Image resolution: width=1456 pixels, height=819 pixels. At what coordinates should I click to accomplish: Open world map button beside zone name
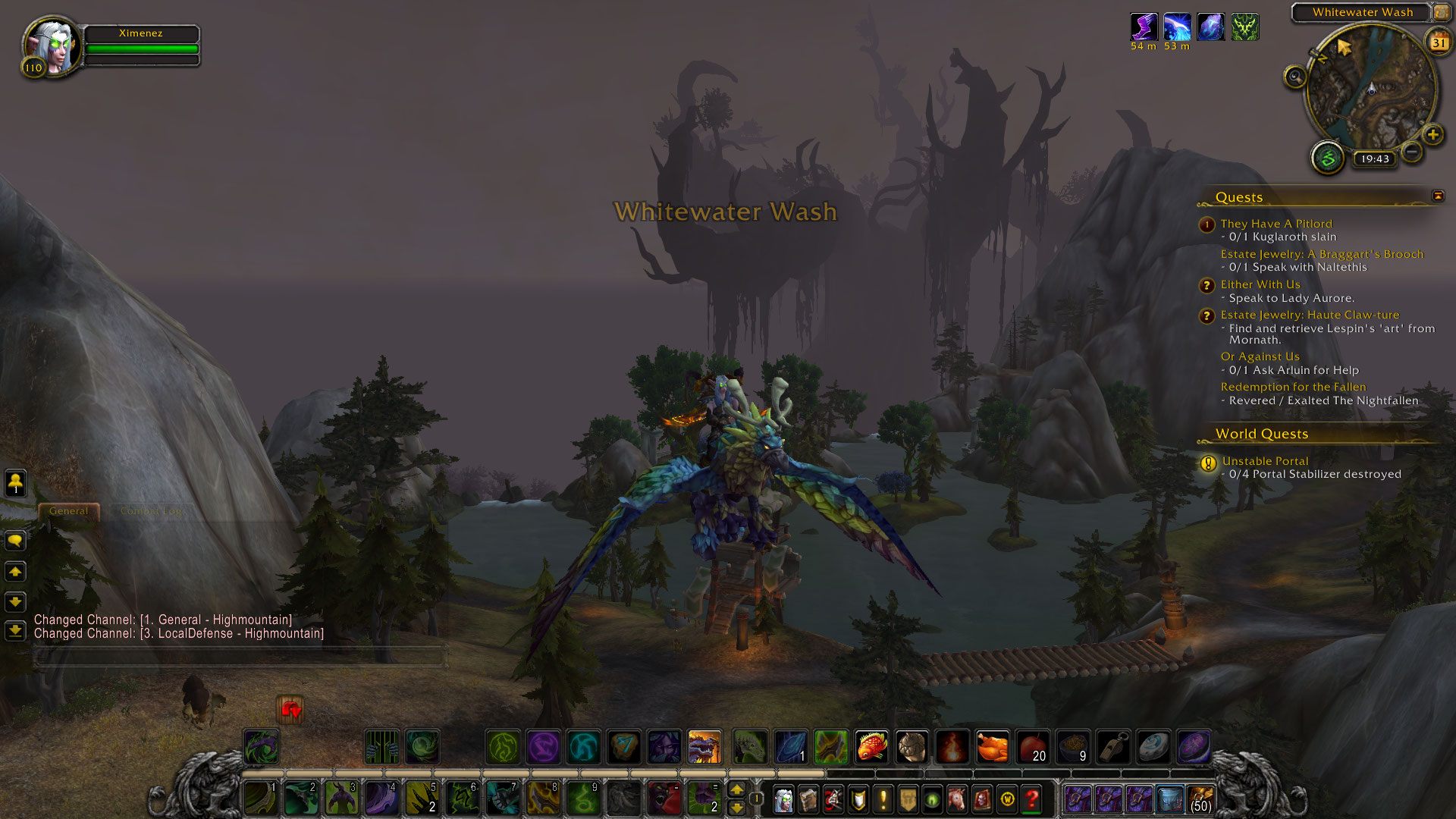click(x=1441, y=12)
